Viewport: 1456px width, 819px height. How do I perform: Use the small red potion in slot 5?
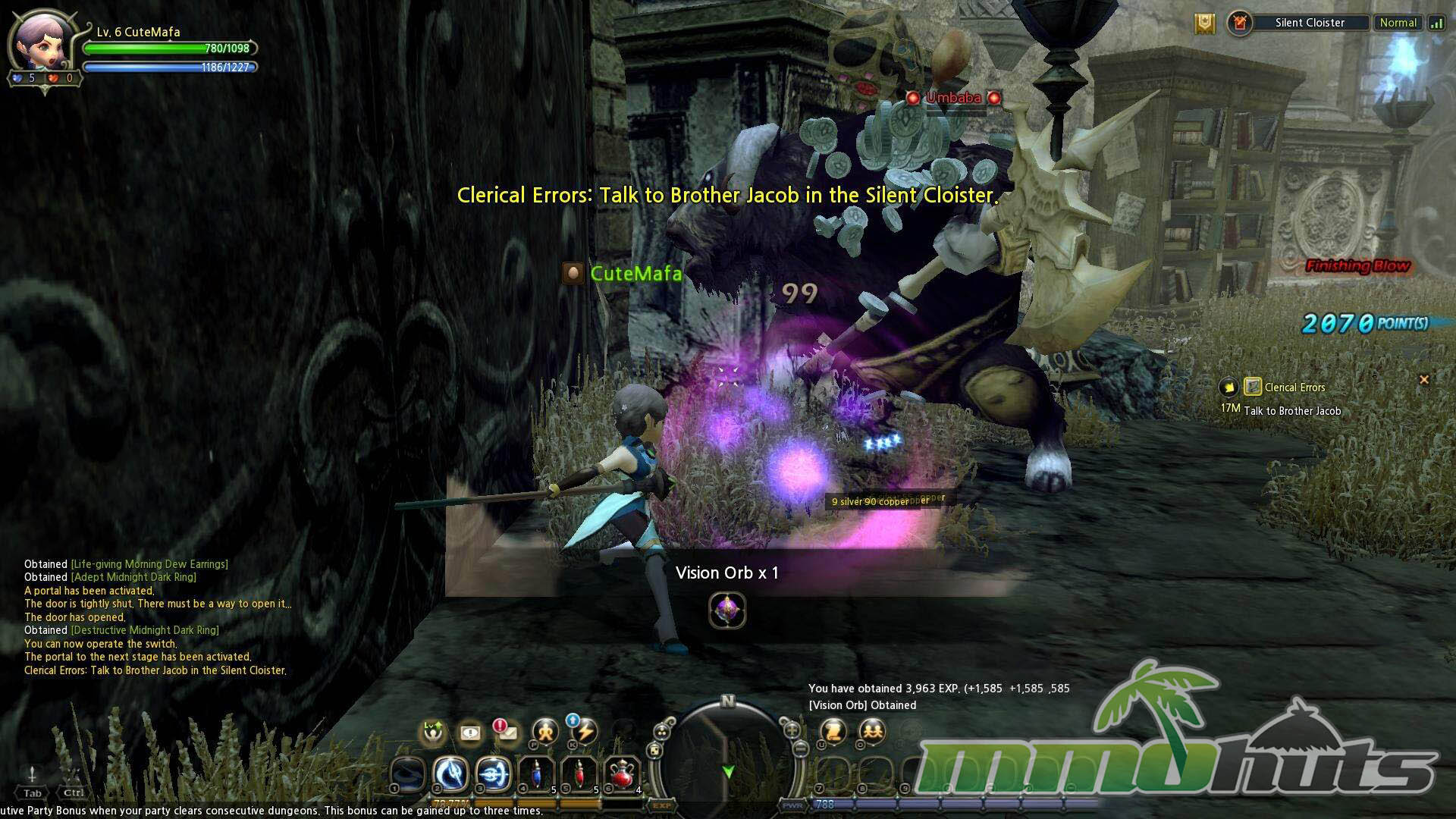click(x=579, y=774)
